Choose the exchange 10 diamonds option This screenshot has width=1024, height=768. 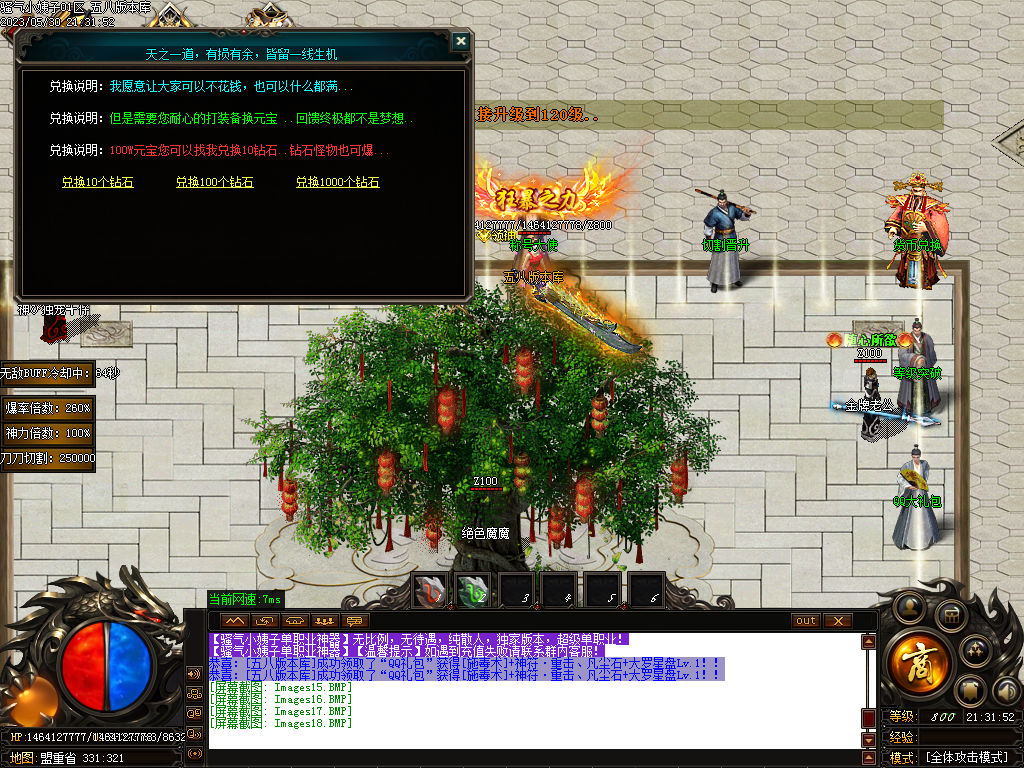point(97,183)
